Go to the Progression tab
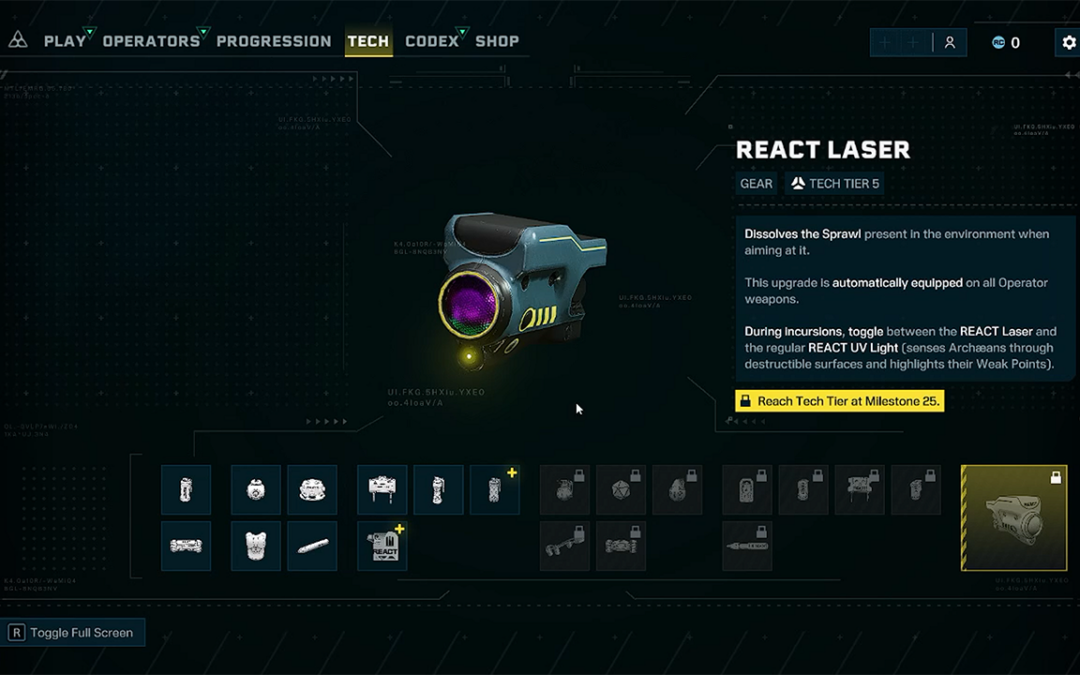 (x=273, y=41)
